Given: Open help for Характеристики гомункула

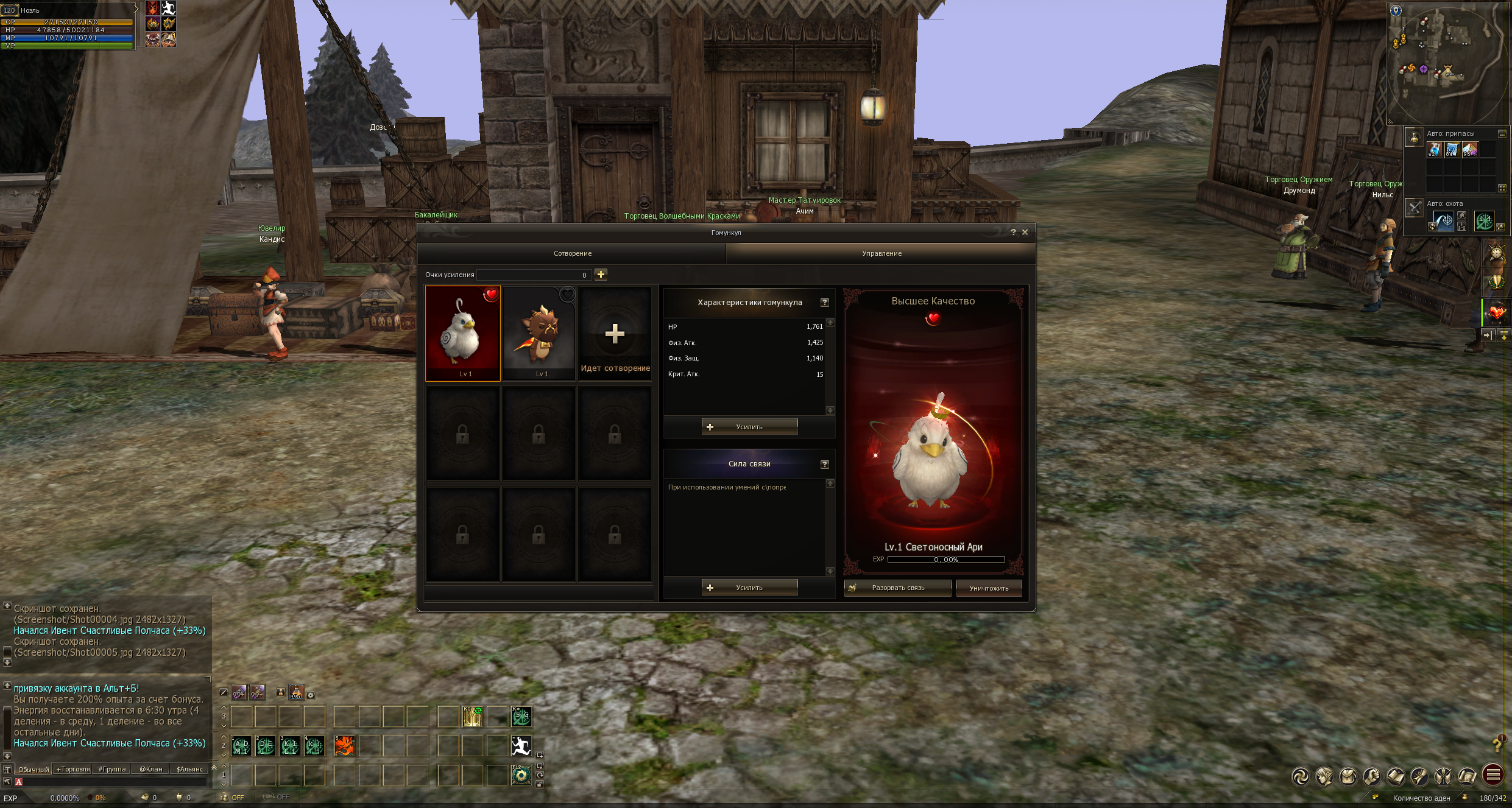Looking at the screenshot, I should coord(825,303).
